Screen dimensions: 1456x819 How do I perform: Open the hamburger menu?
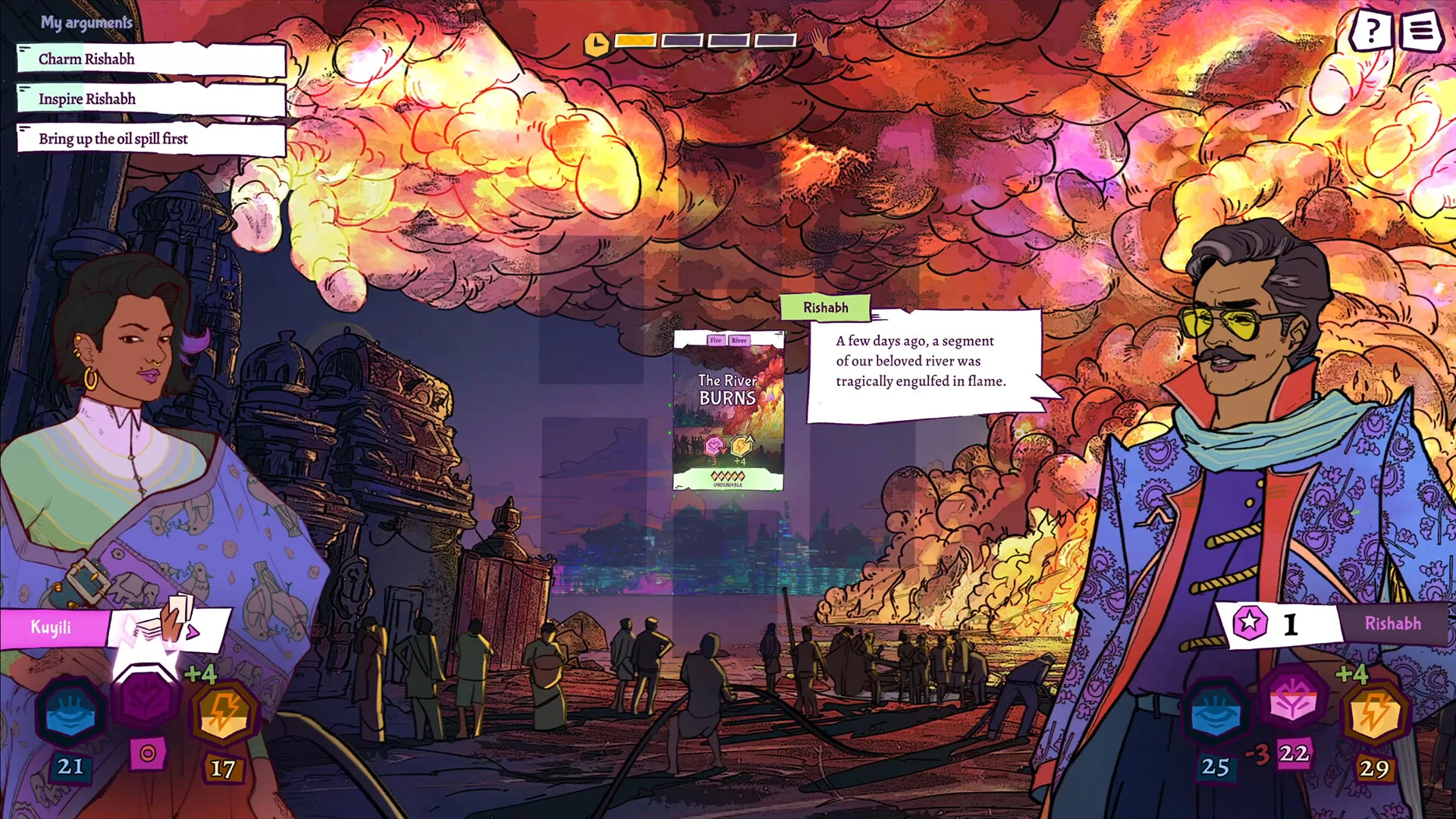[1420, 31]
